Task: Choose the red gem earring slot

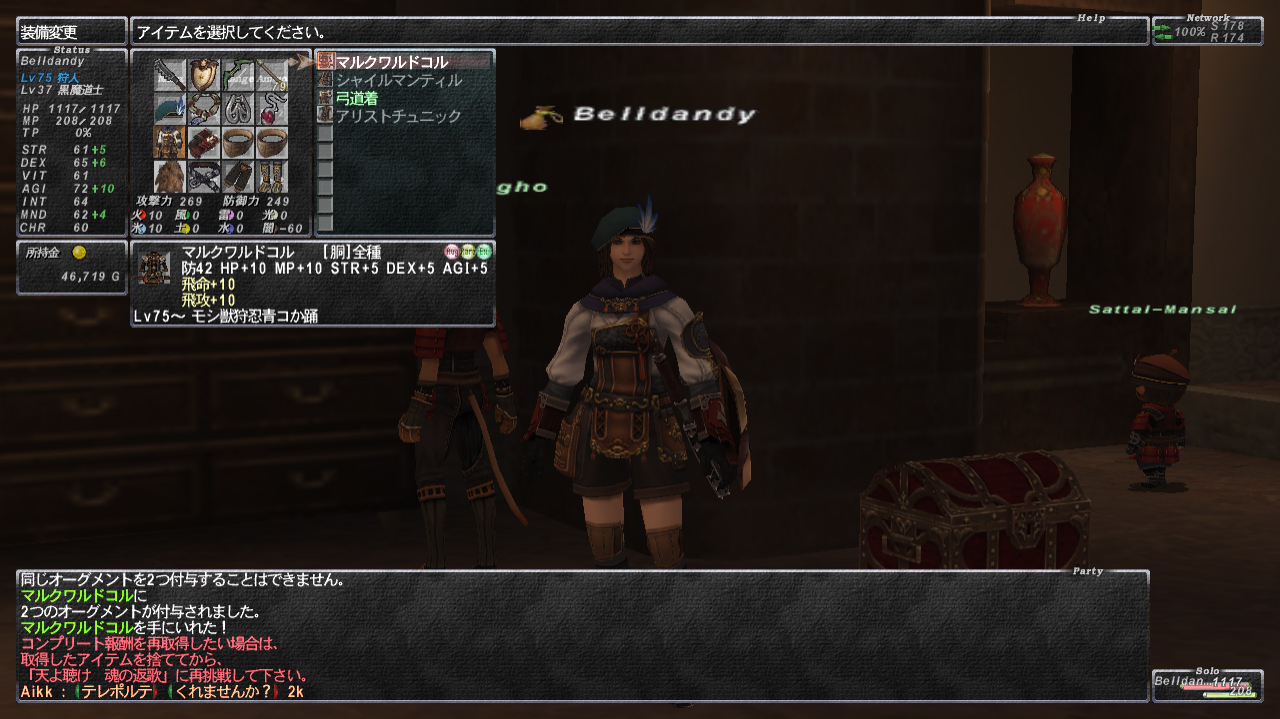Action: pos(272,108)
